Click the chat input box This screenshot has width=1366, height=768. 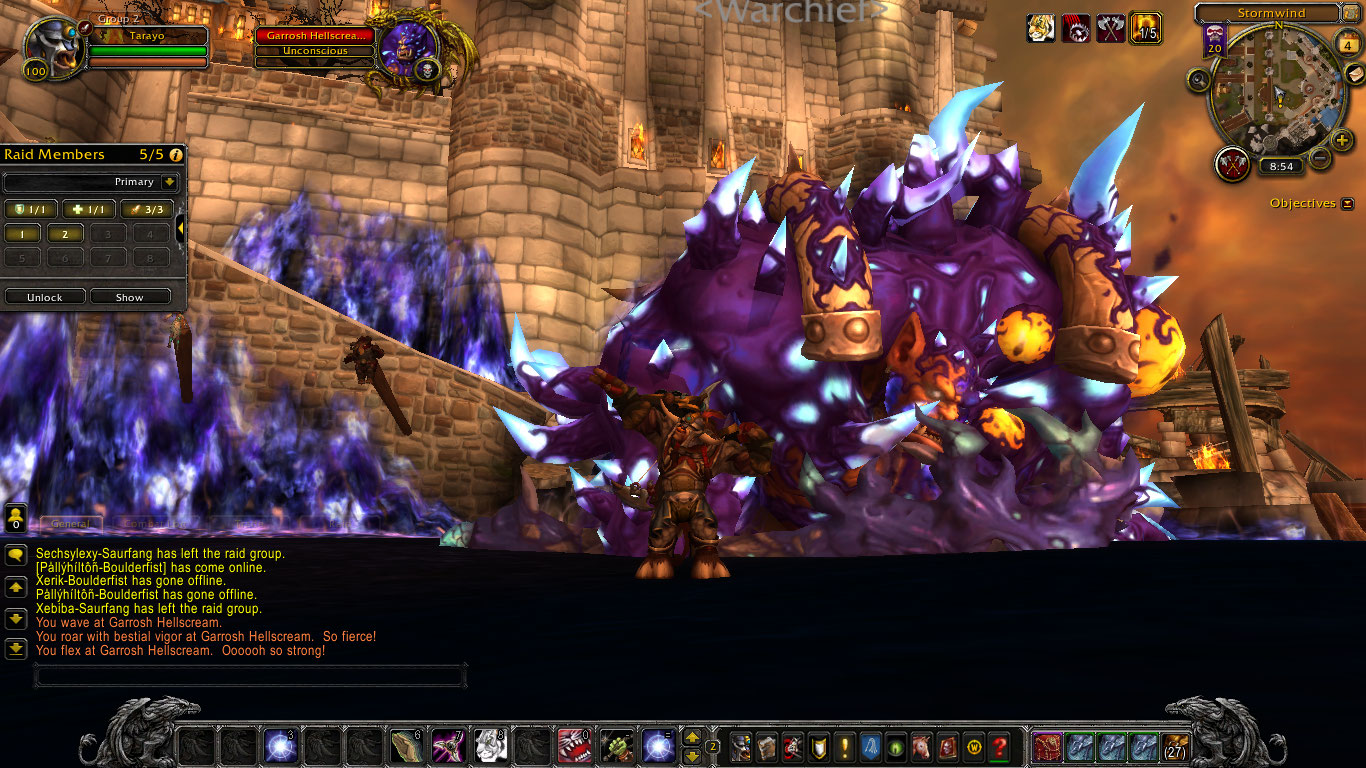250,676
